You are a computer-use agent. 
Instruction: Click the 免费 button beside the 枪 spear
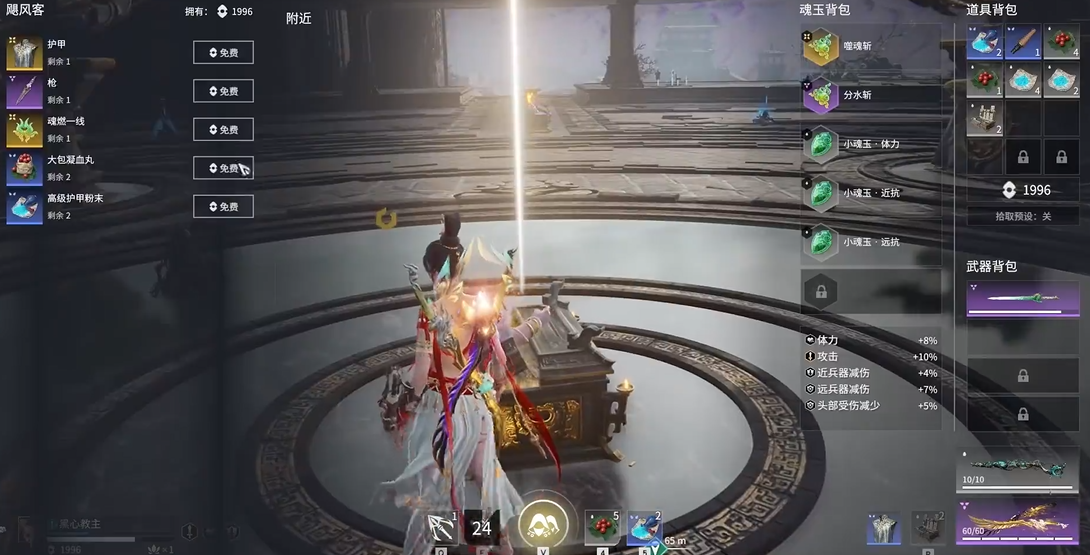[x=223, y=91]
